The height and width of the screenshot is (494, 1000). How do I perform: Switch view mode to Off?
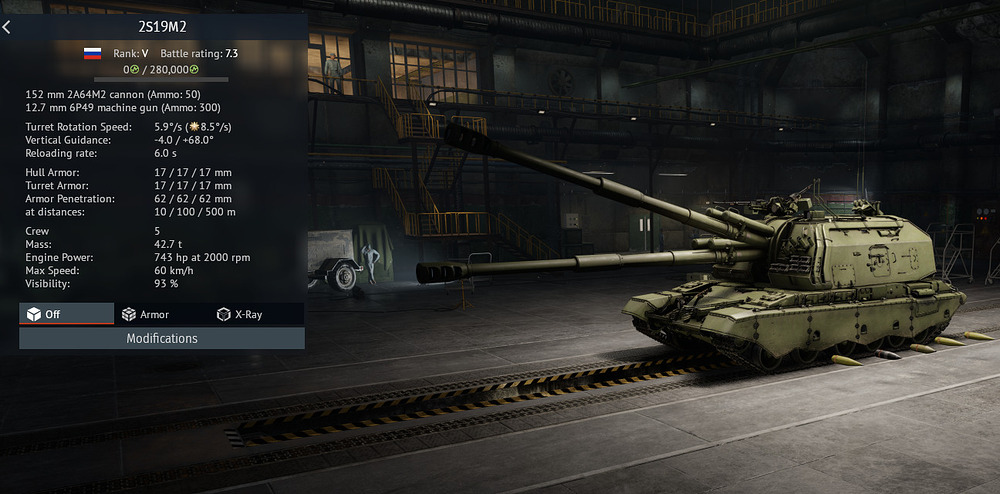click(66, 314)
